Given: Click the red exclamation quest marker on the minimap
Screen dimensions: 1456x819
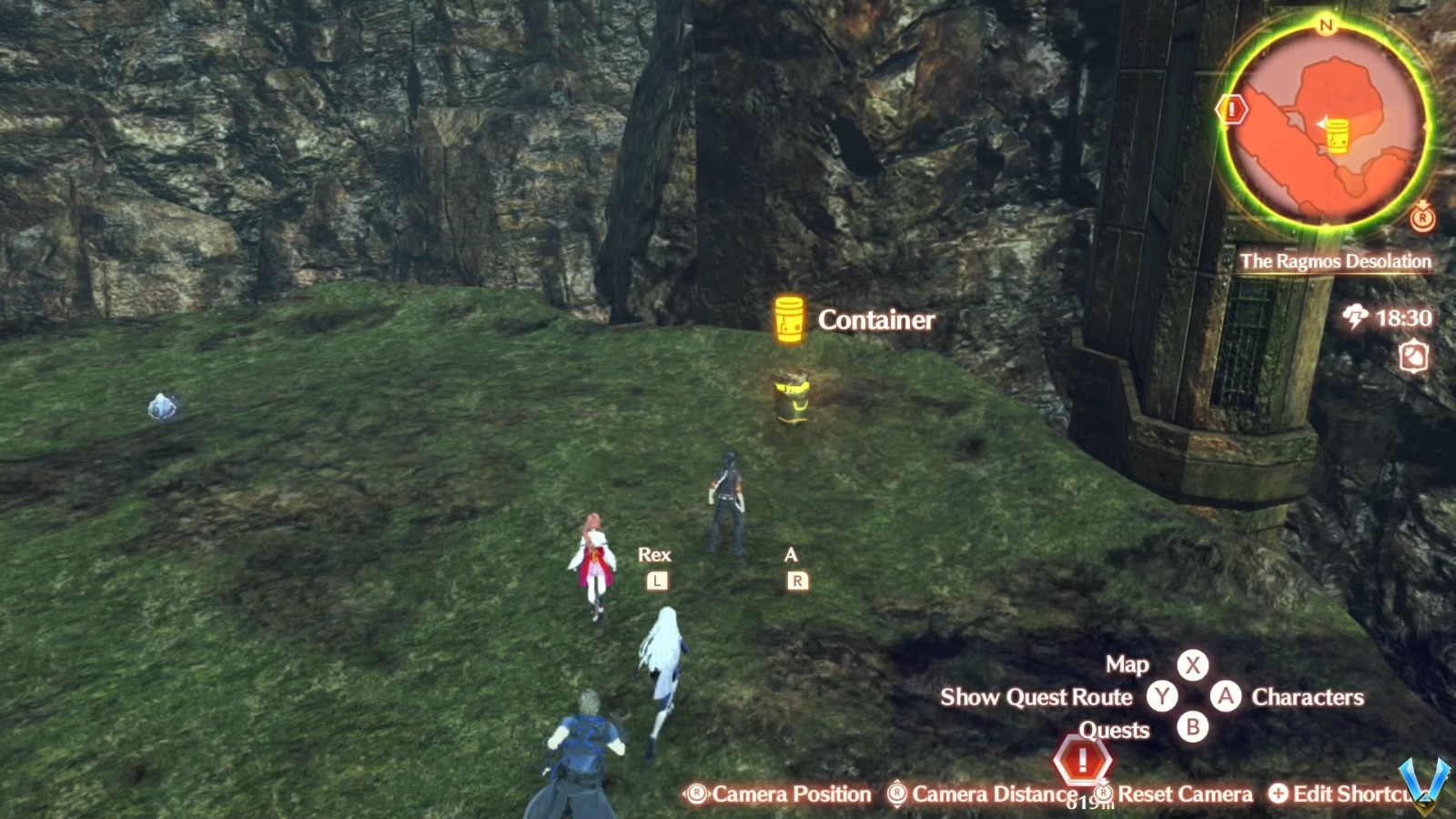Looking at the screenshot, I should click(1230, 109).
